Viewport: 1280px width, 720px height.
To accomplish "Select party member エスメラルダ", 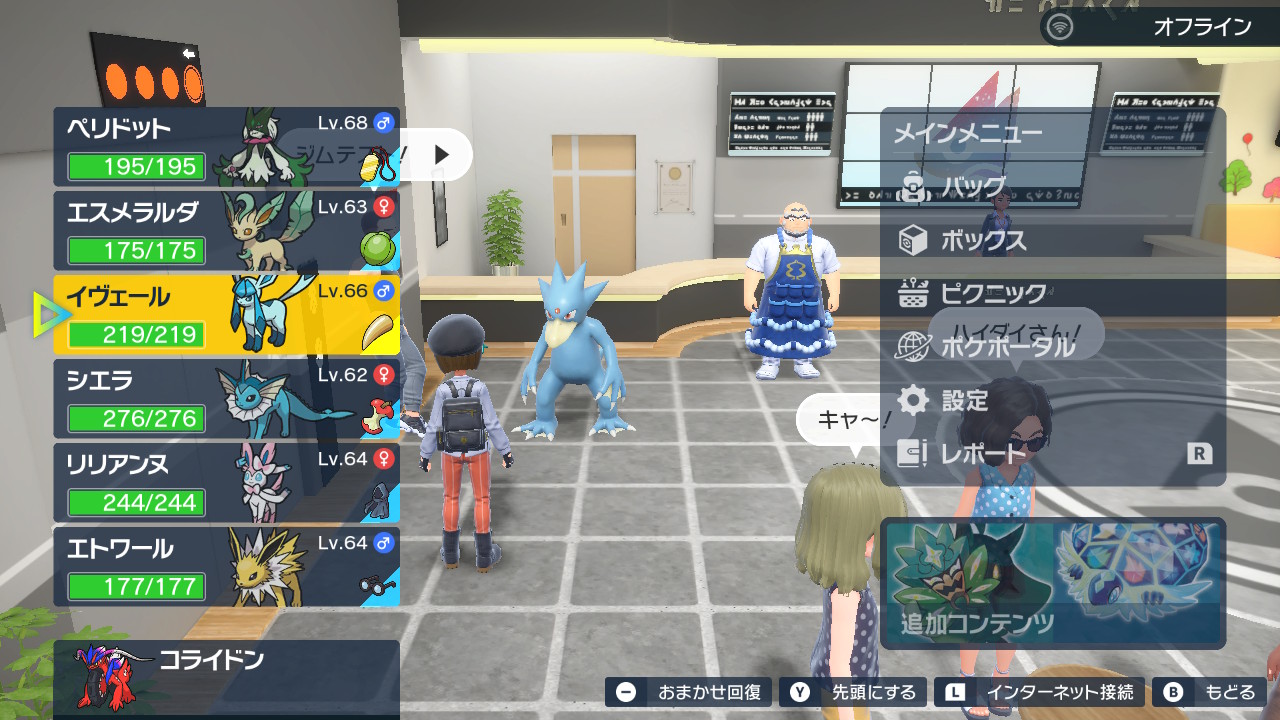I will [x=226, y=231].
